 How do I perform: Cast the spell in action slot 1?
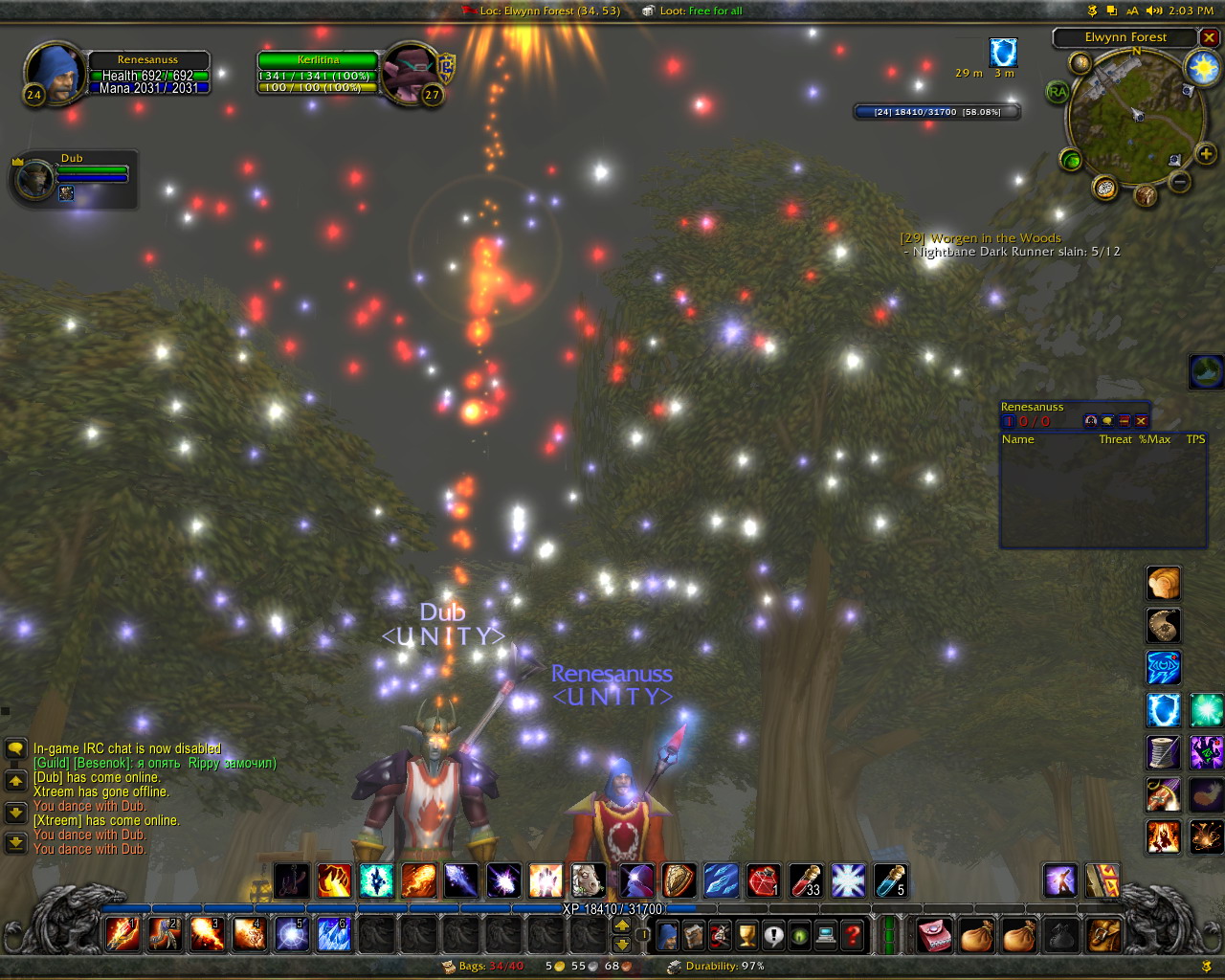122,934
